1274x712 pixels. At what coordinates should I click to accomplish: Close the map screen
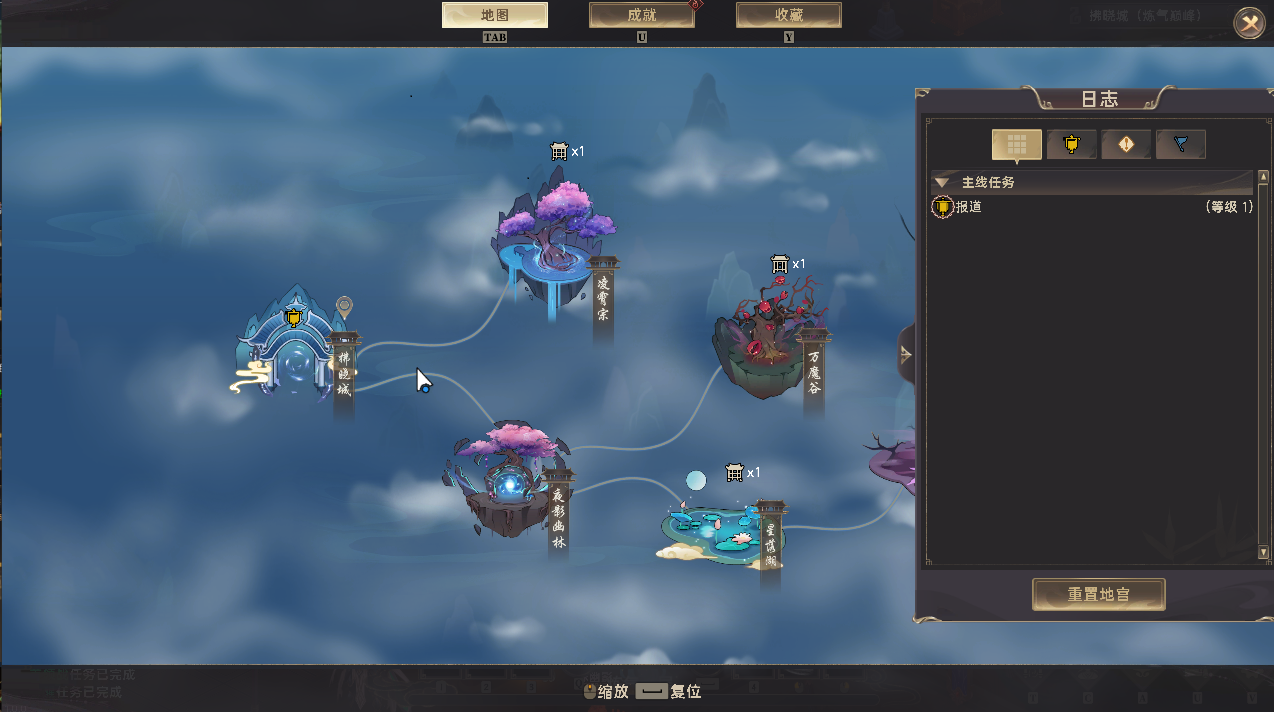(1249, 22)
